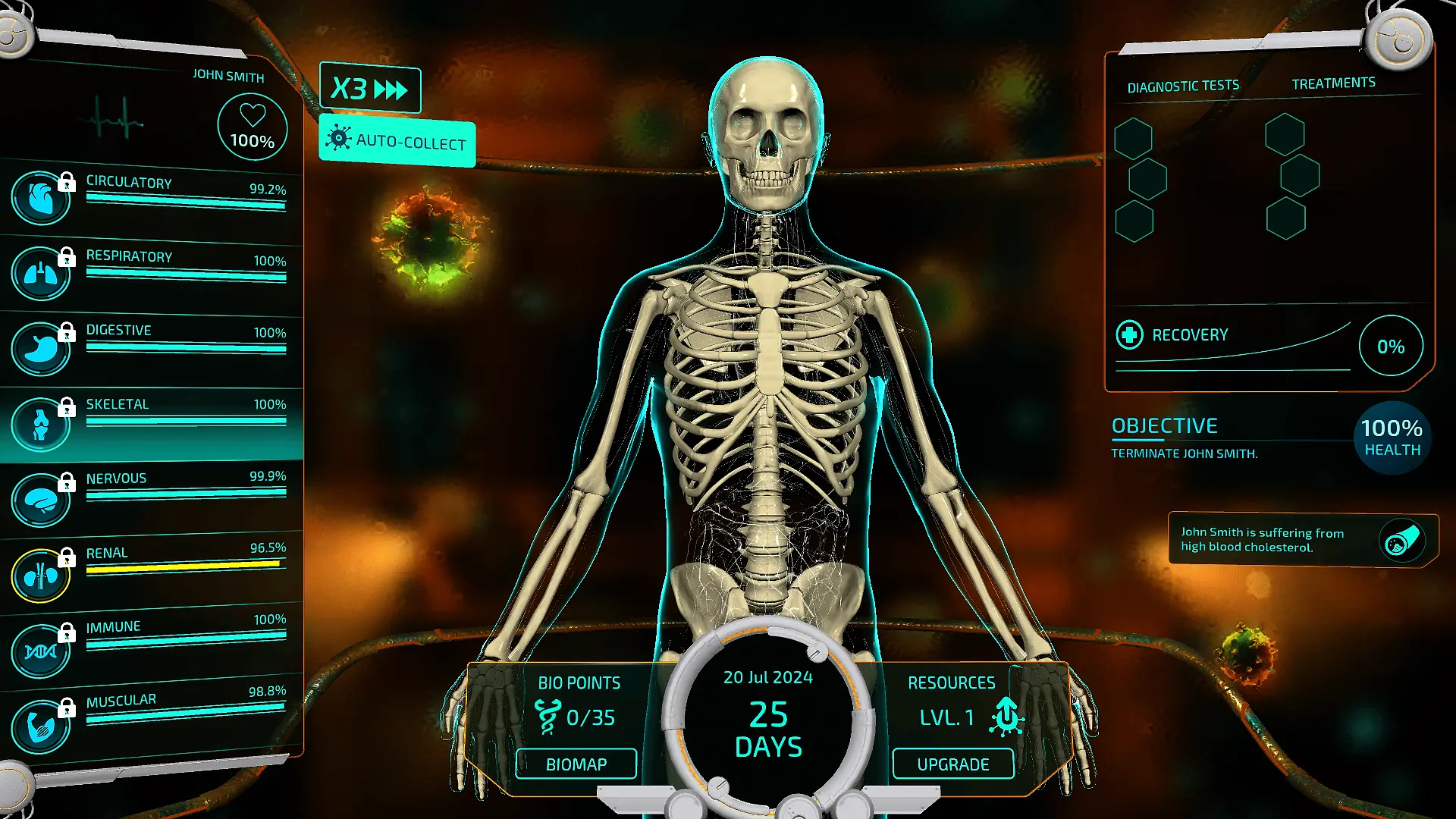This screenshot has width=1456, height=819.
Task: Select the Circulatory system row
Action: click(x=152, y=196)
